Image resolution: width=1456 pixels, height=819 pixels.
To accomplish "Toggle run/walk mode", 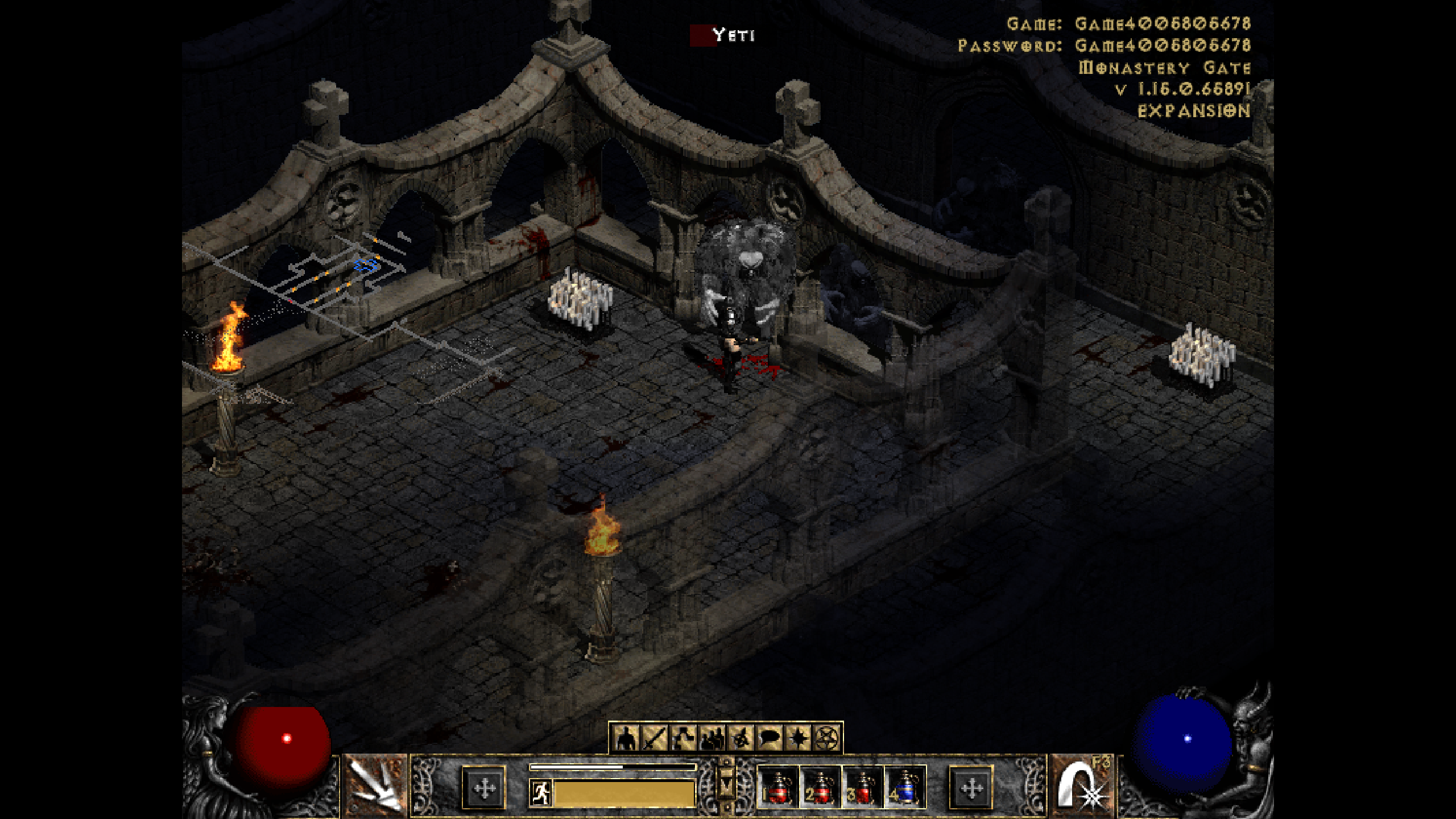I will tap(540, 794).
